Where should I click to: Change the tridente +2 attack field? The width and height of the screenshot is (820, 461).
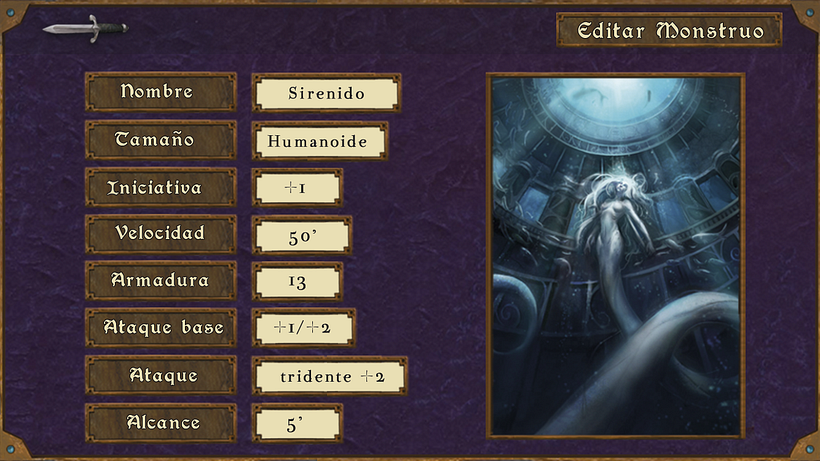coord(329,376)
